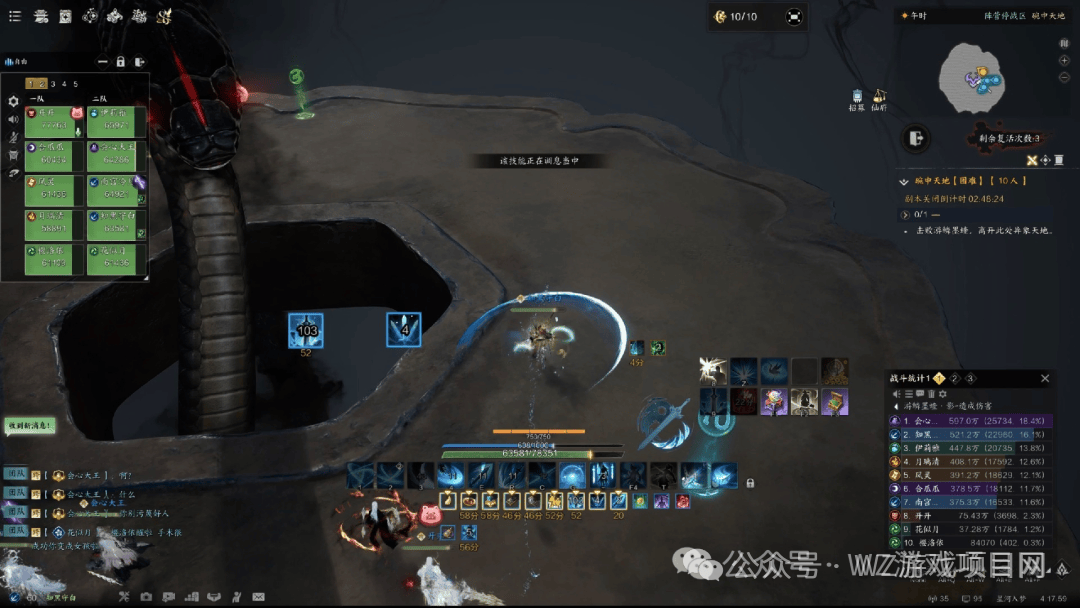Viewport: 1080px width, 608px height.
Task: Toggle the skill bar lock icon
Action: [x=750, y=483]
